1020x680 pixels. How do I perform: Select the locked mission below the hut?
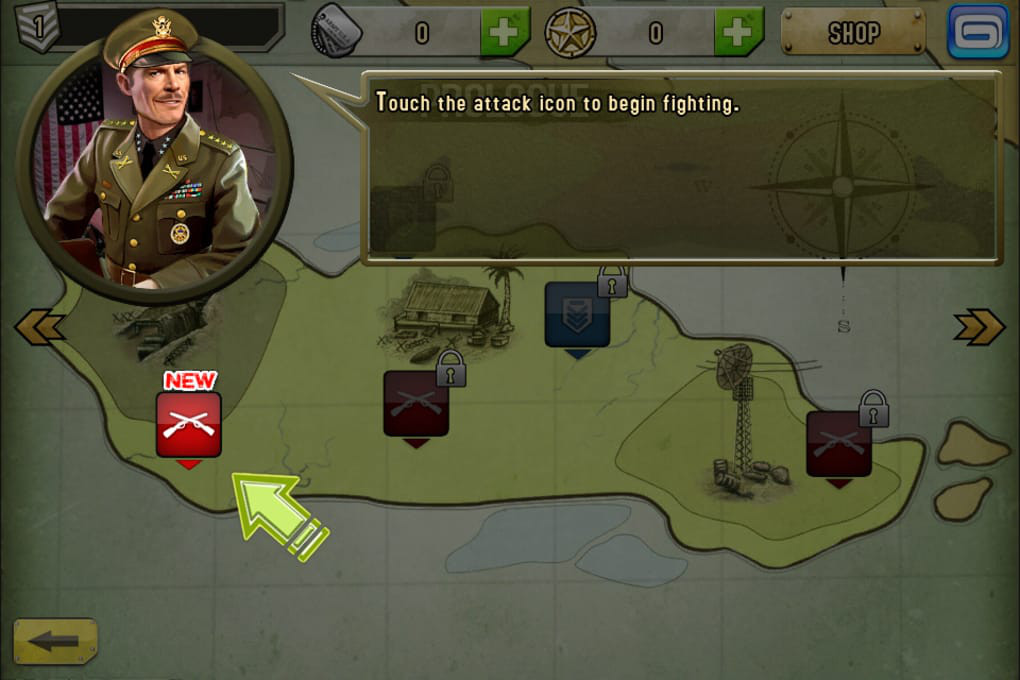pos(416,403)
